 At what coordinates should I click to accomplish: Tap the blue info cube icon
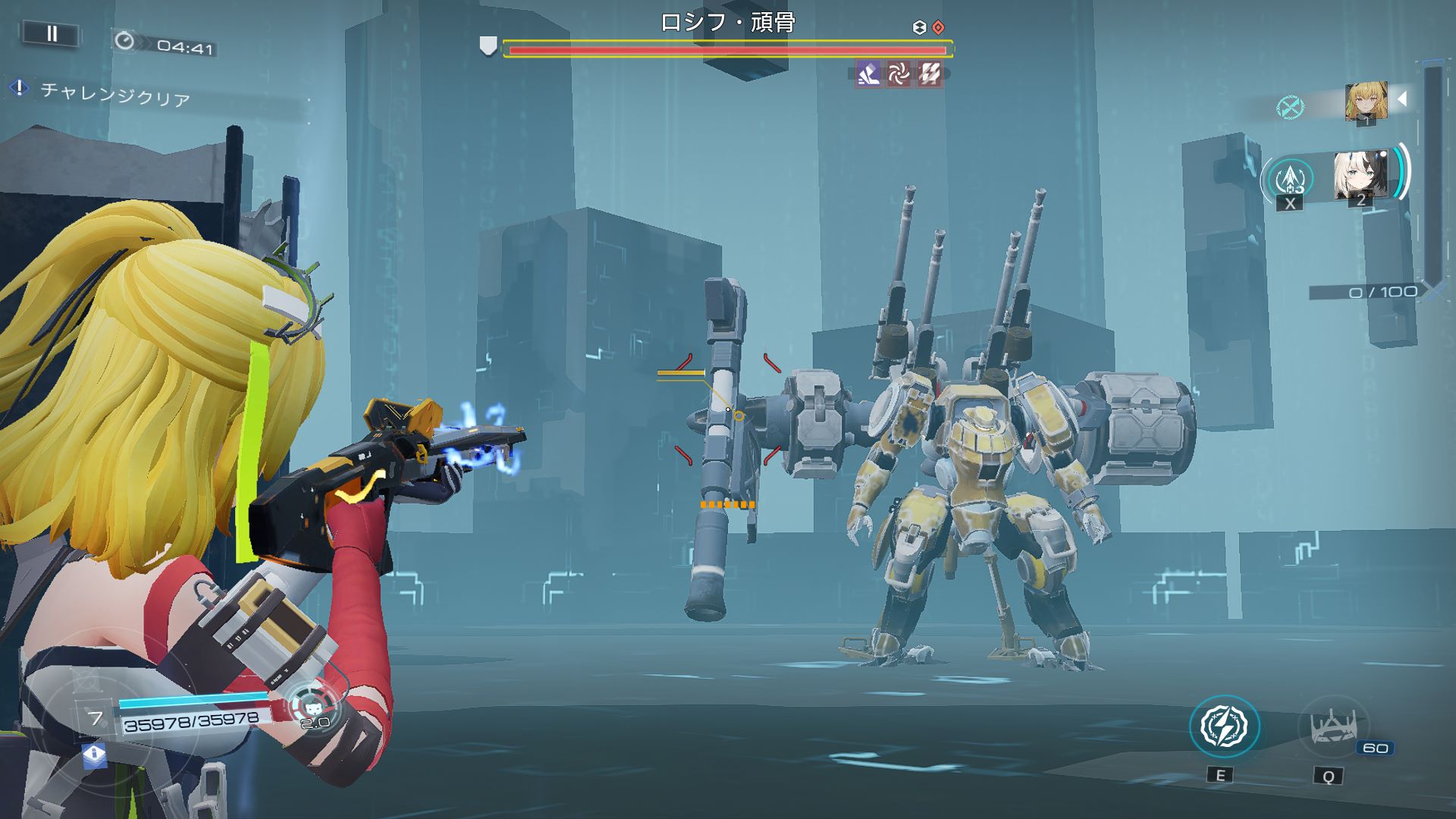point(94,755)
